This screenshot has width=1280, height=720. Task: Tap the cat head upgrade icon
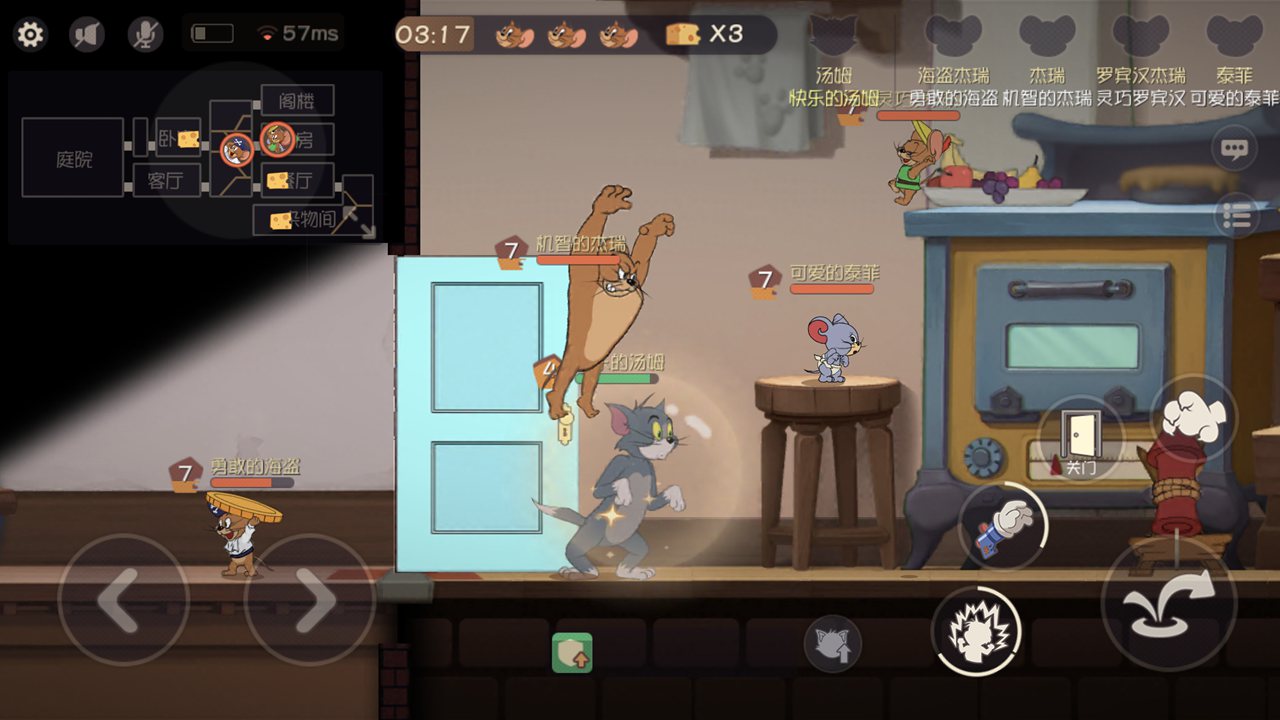[x=832, y=643]
